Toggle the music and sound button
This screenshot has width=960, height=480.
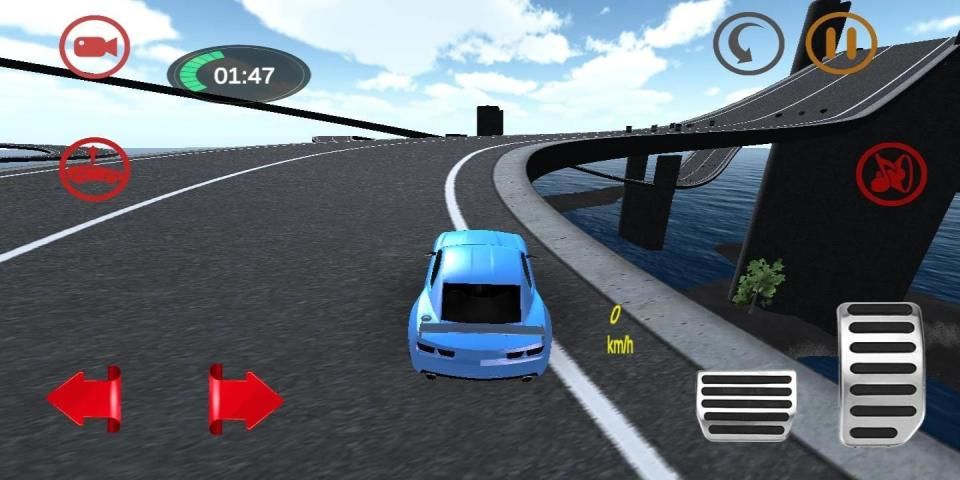point(891,174)
